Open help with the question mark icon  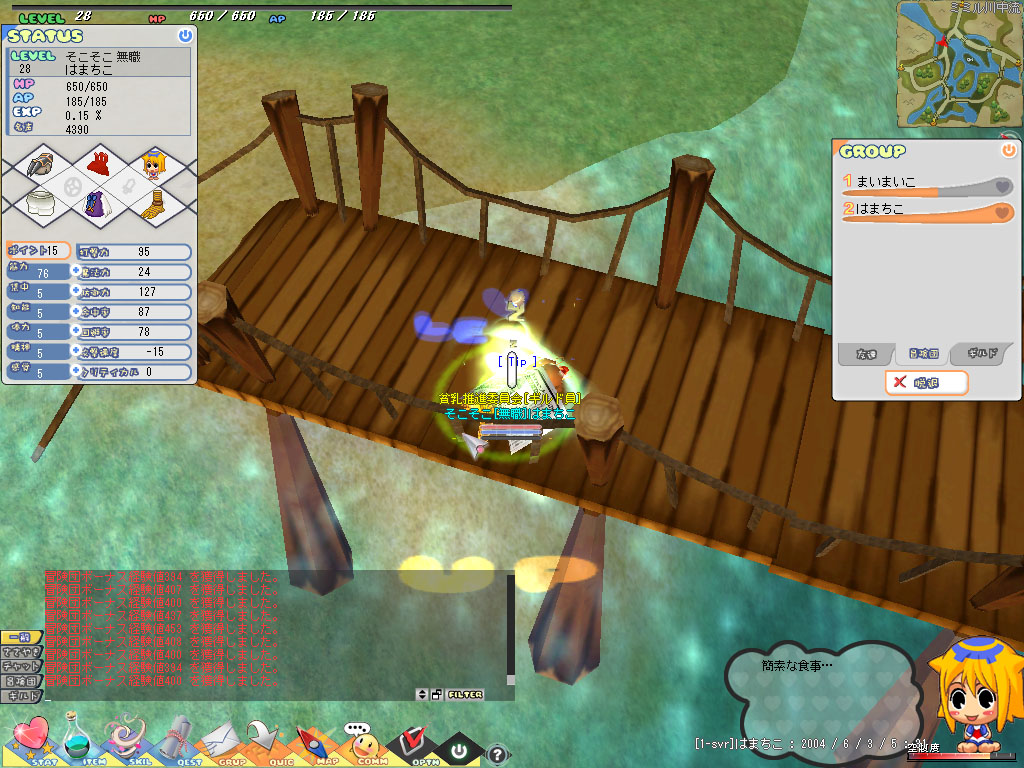tap(497, 754)
